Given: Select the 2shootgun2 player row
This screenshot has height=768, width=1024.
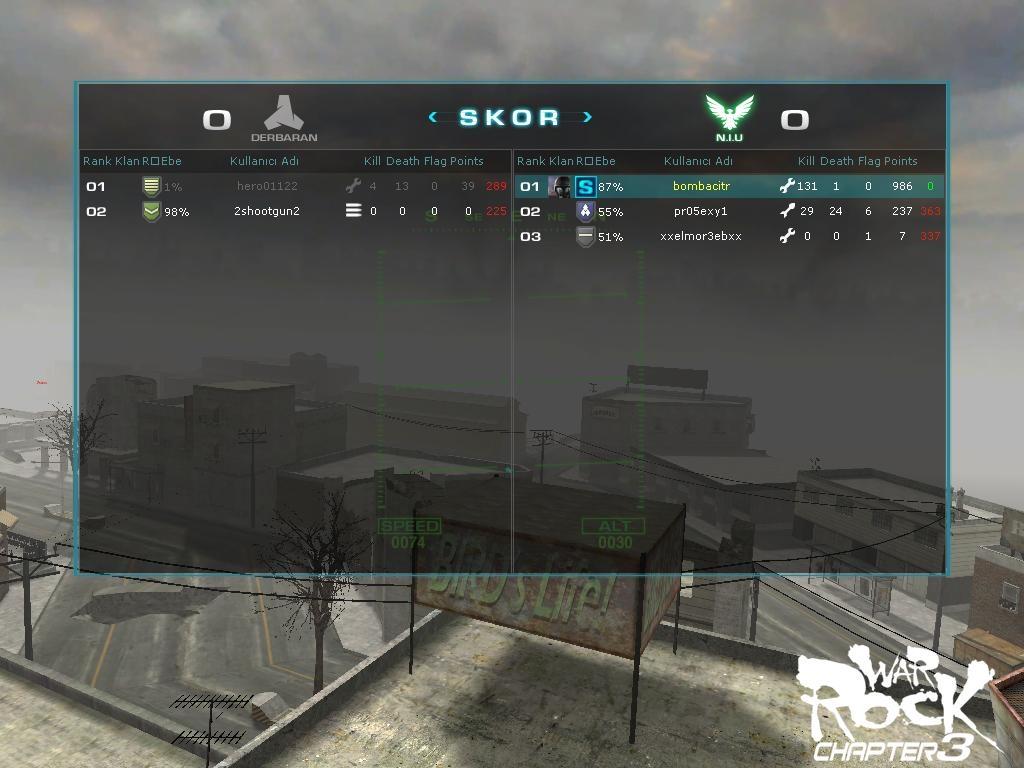Looking at the screenshot, I should [x=267, y=211].
